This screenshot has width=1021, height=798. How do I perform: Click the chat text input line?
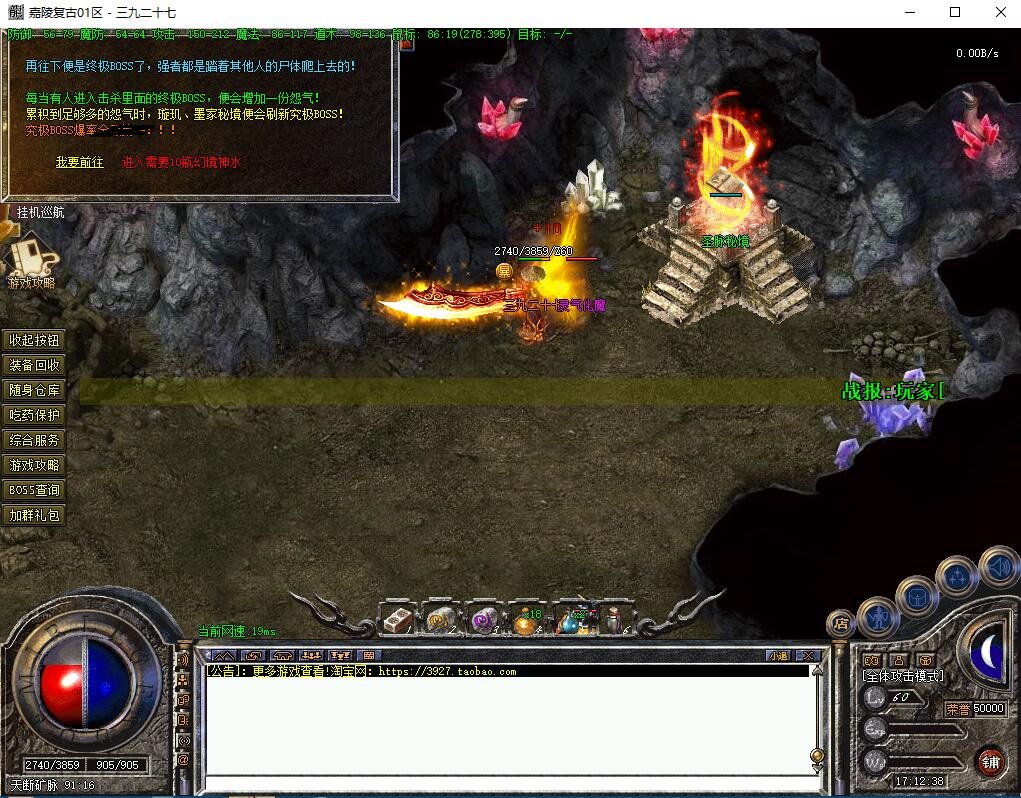505,783
